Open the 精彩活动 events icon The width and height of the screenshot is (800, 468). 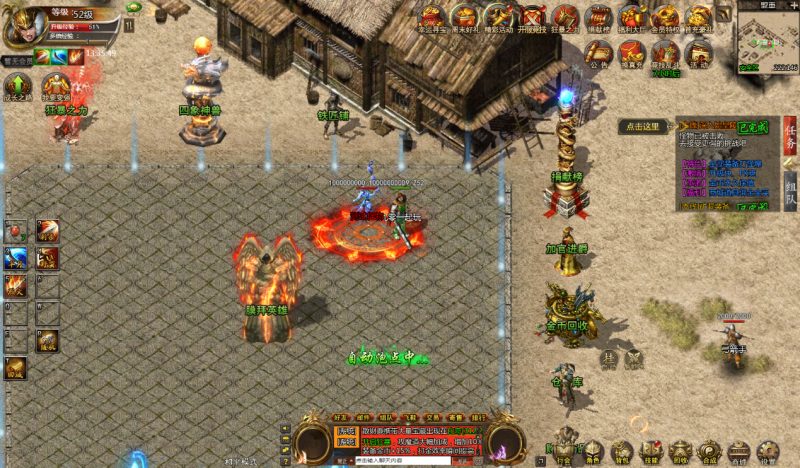click(499, 16)
